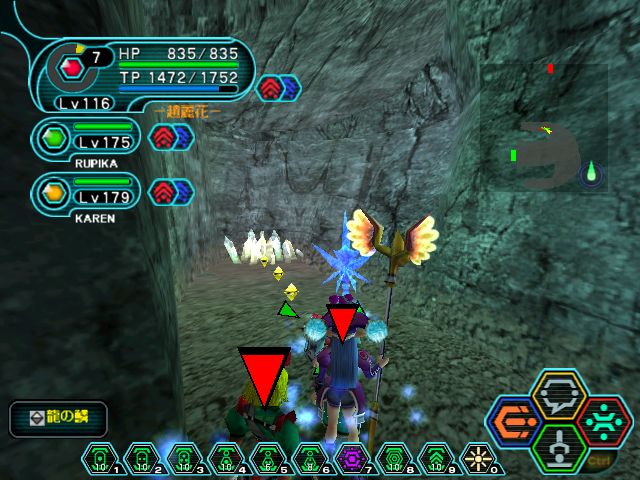640x480 pixels.
Task: Cast the purple technique in slot 7
Action: pos(352,458)
